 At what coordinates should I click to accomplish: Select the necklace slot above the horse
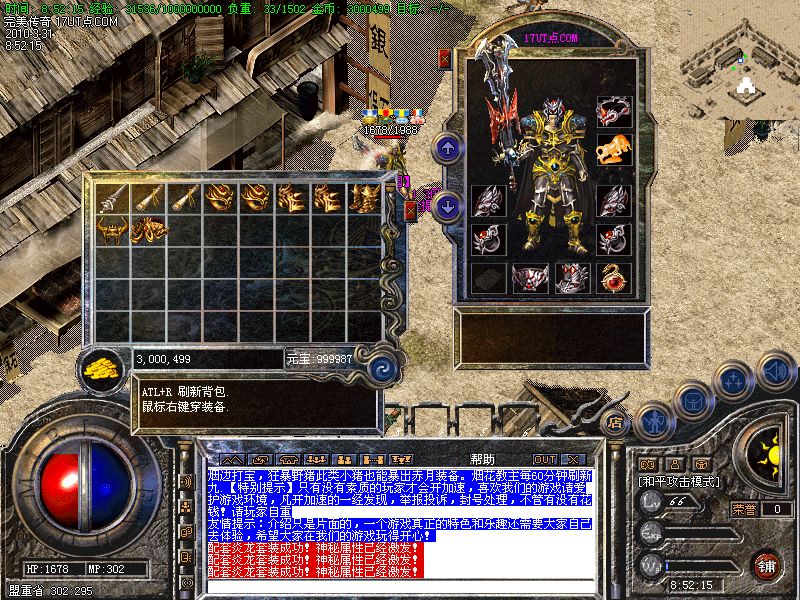coord(613,111)
